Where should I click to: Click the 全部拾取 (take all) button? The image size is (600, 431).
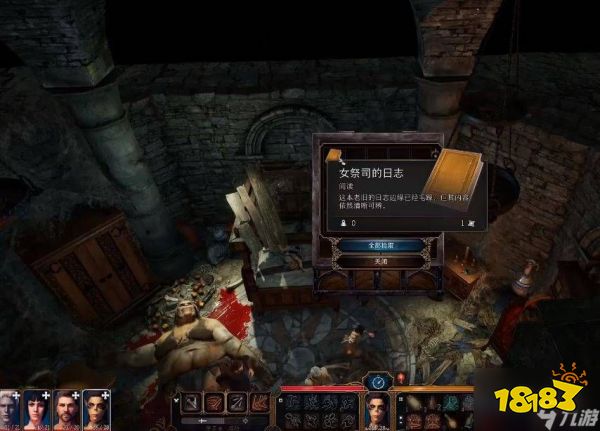coord(378,244)
